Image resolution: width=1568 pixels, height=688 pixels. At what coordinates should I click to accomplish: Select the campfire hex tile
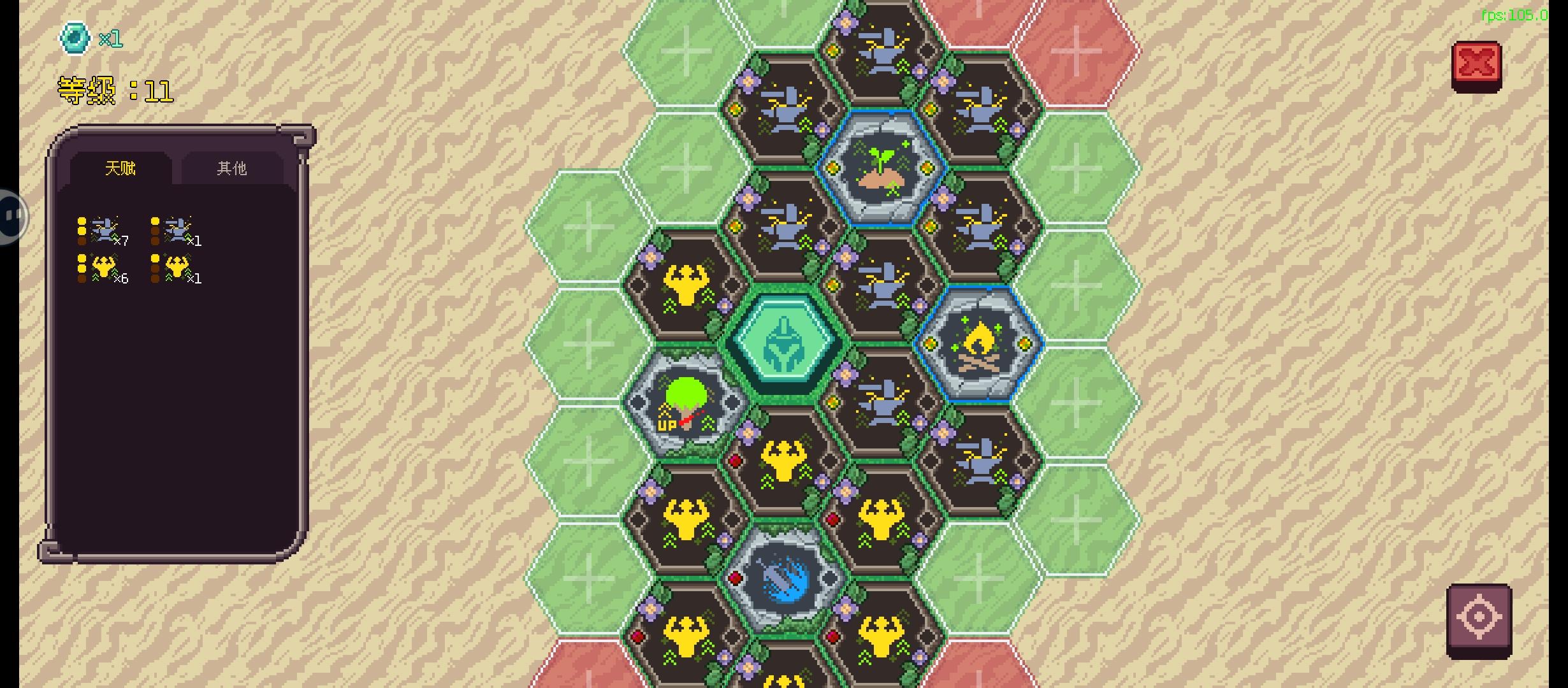coord(979,346)
